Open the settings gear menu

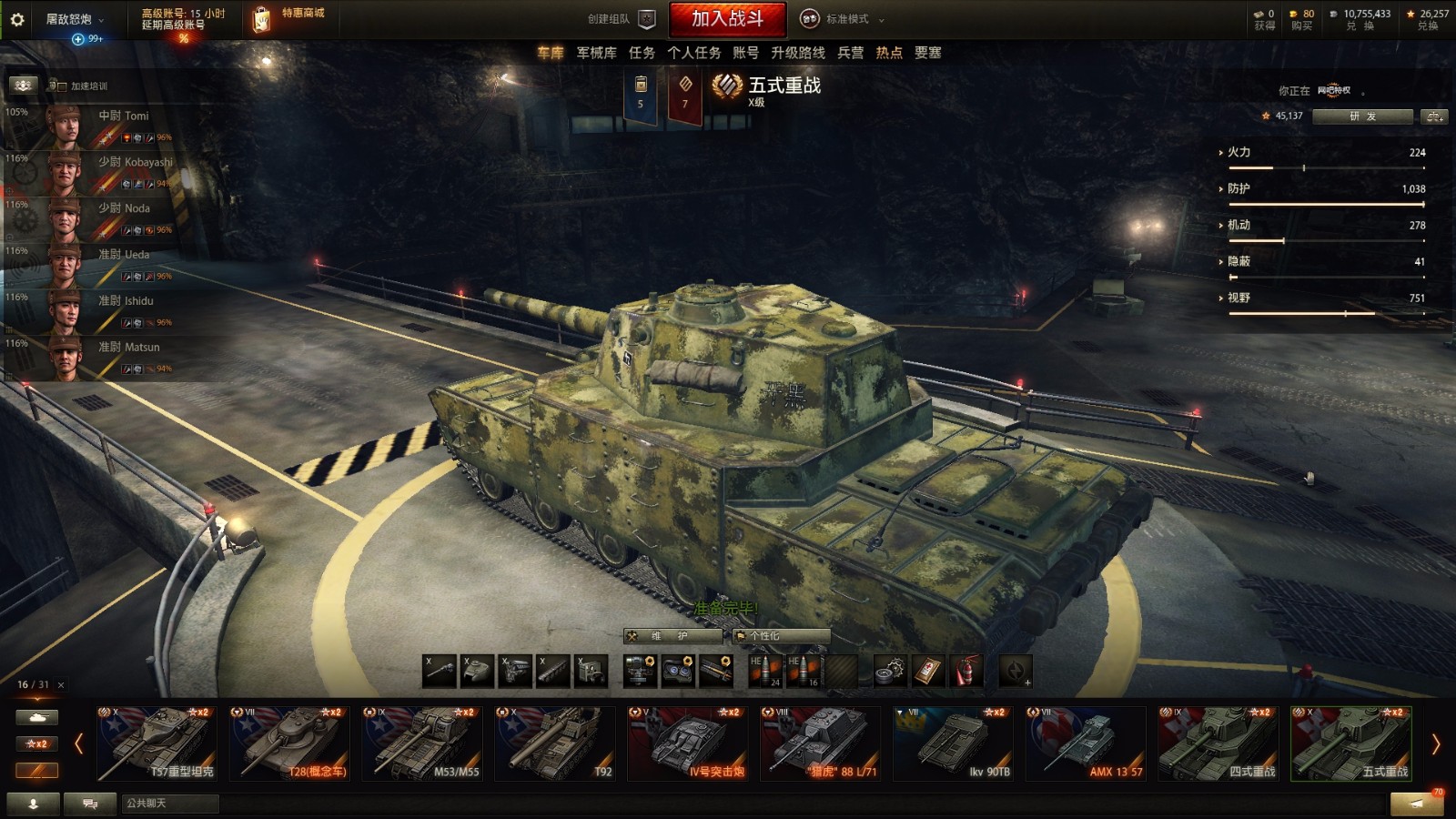coord(17,19)
